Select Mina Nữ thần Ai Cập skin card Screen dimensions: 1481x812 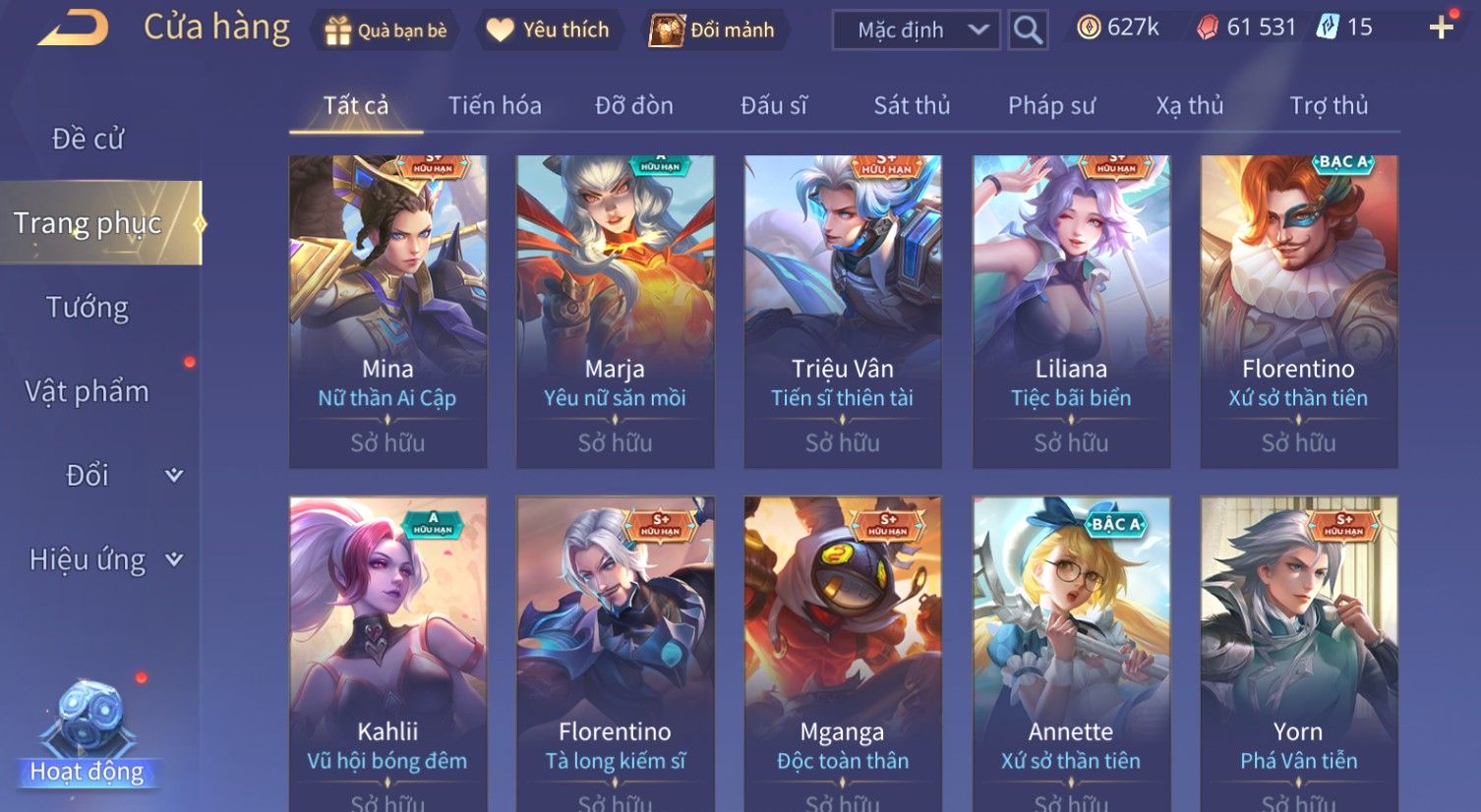[387, 311]
